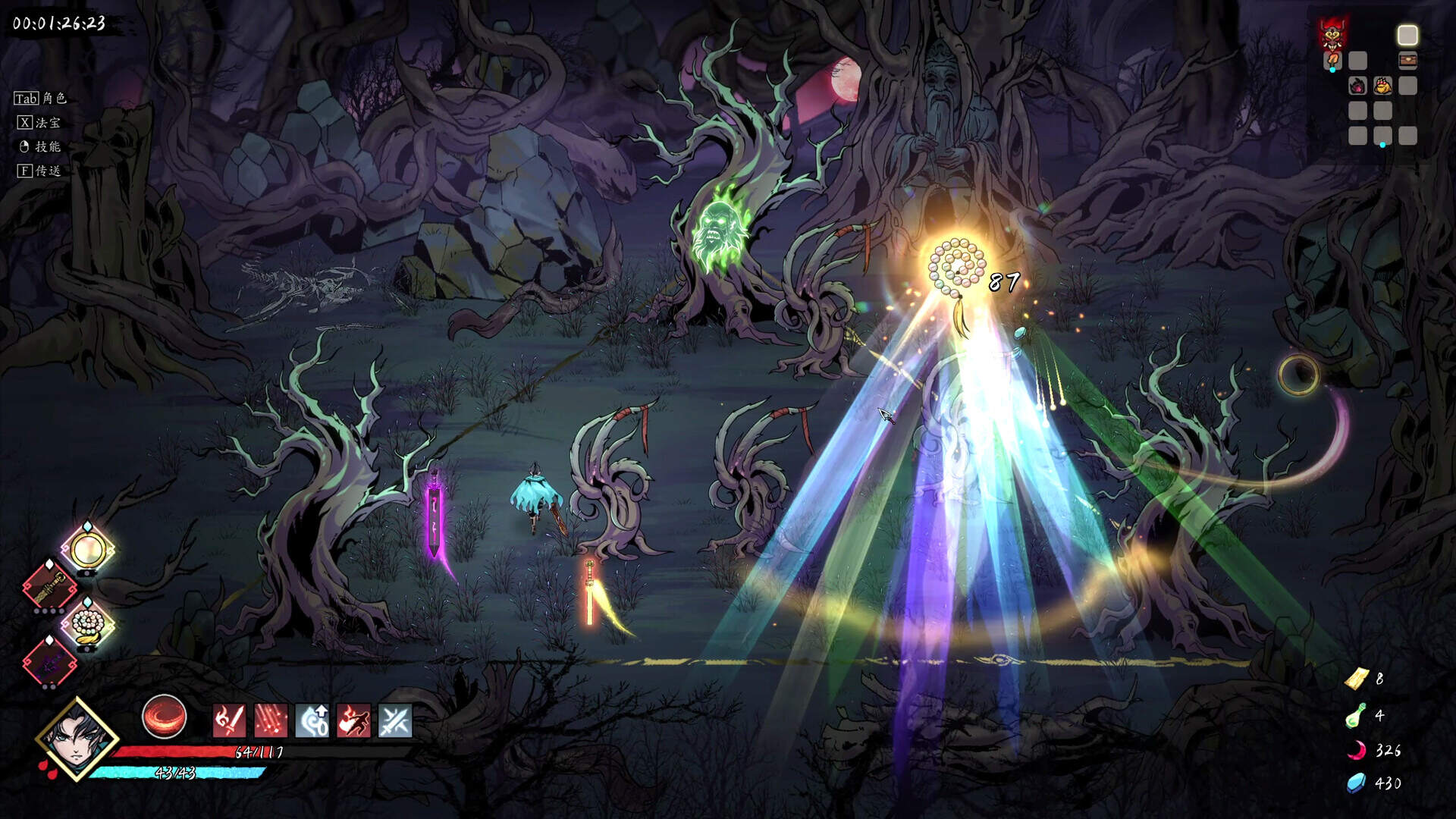The image size is (1456, 819).
Task: Open the character screen via Tab 角色 hint
Action: coord(39,97)
